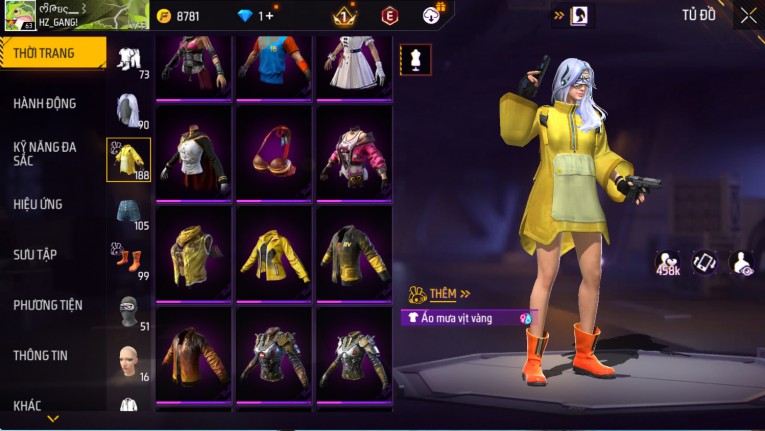Select the THÔNG TIN tab
The width and height of the screenshot is (765, 431).
pos(40,355)
